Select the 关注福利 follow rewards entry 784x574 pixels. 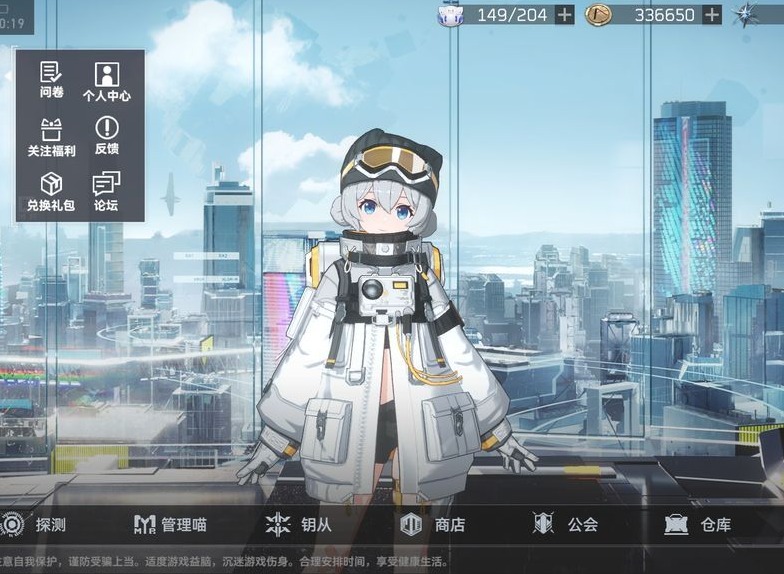(52, 135)
